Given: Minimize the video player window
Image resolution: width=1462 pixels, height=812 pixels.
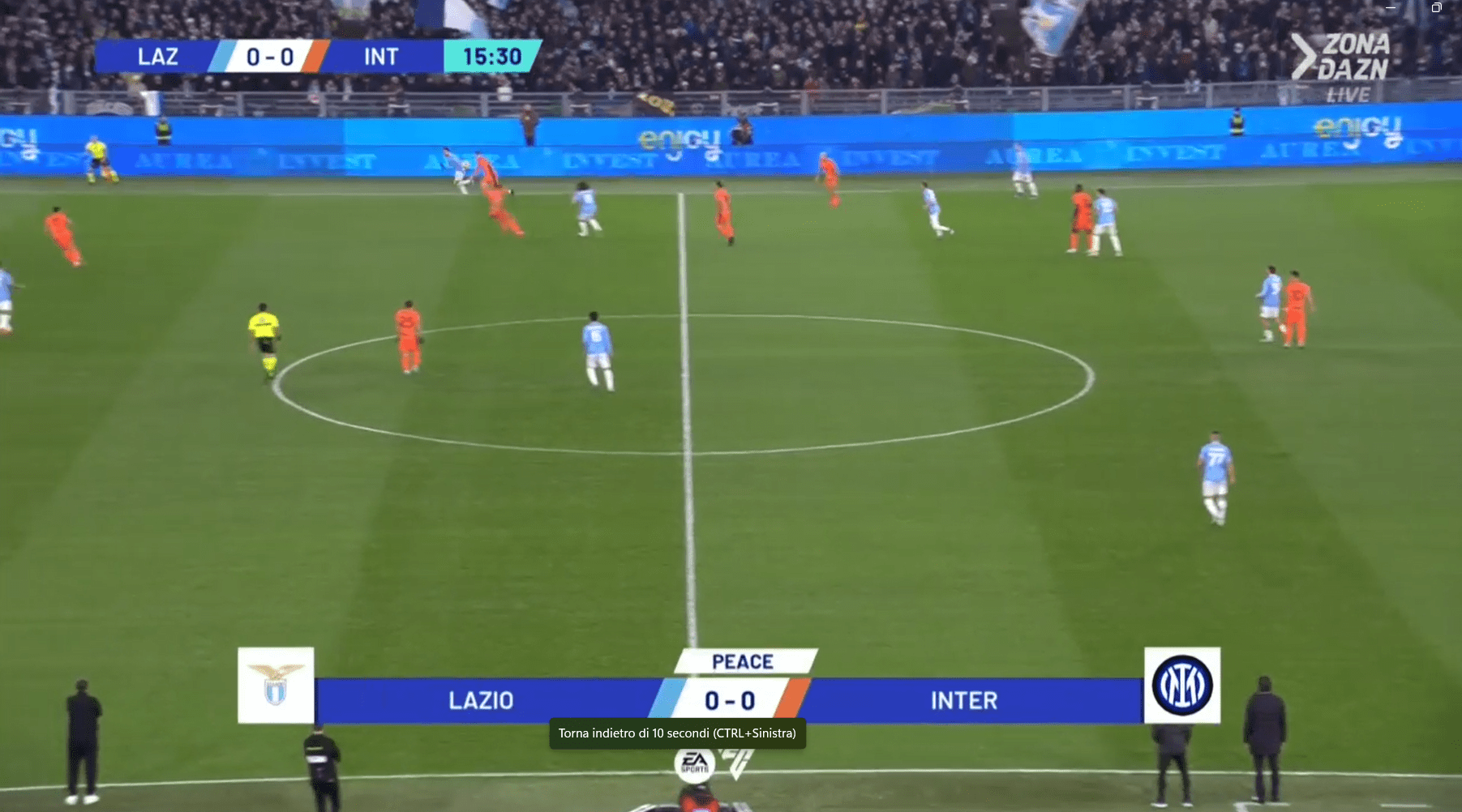Looking at the screenshot, I should (x=1391, y=7).
